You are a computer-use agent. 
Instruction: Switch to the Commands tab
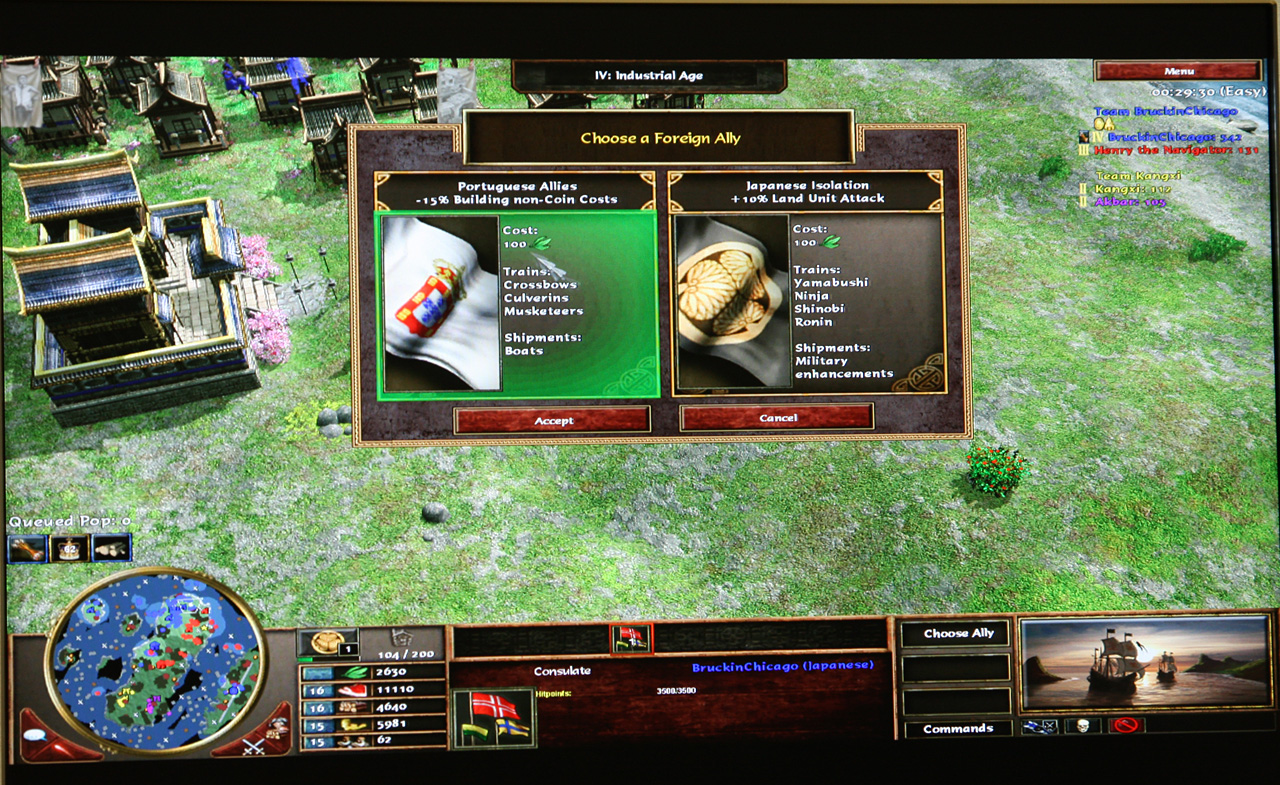958,729
